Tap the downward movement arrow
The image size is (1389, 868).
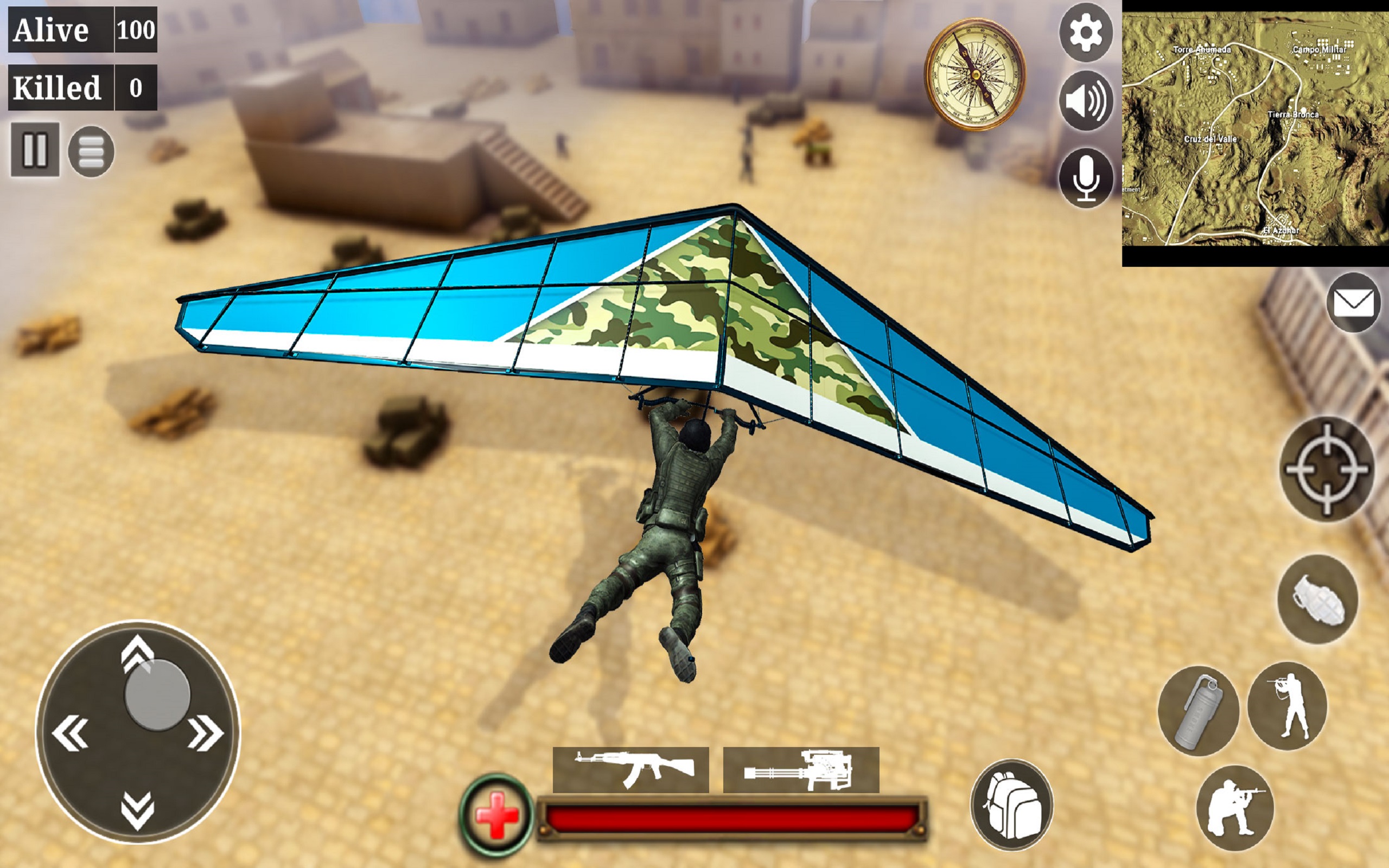point(137,811)
